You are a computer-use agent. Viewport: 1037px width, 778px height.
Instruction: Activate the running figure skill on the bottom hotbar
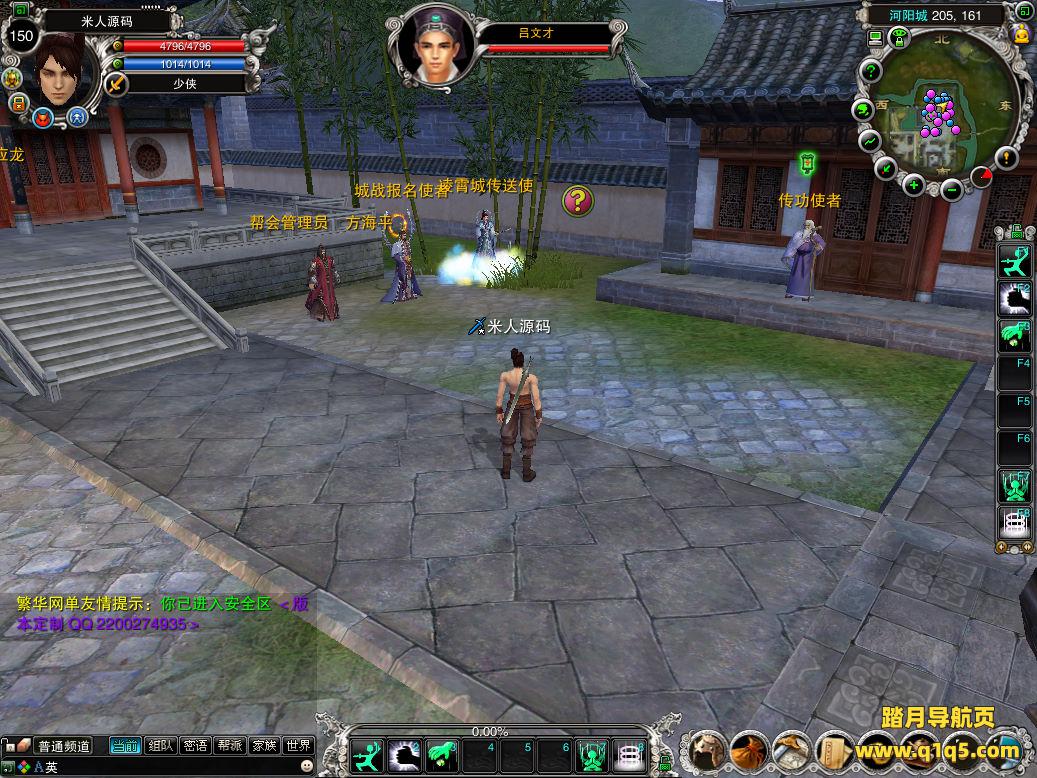click(x=368, y=754)
